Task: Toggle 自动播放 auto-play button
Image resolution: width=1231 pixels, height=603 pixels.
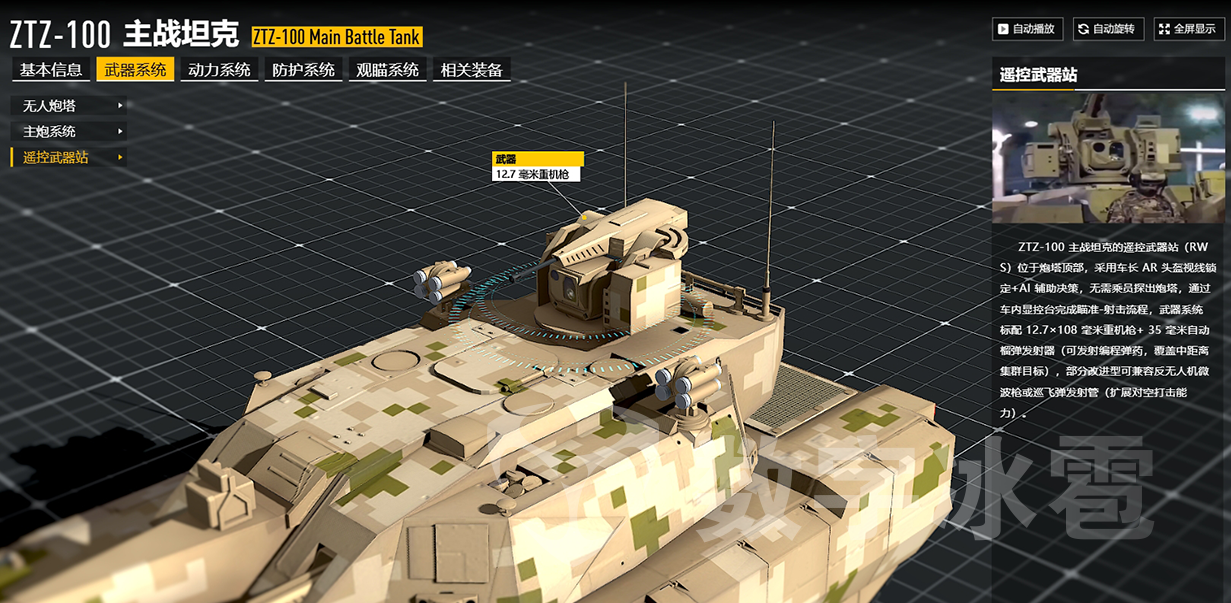Action: 1027,29
